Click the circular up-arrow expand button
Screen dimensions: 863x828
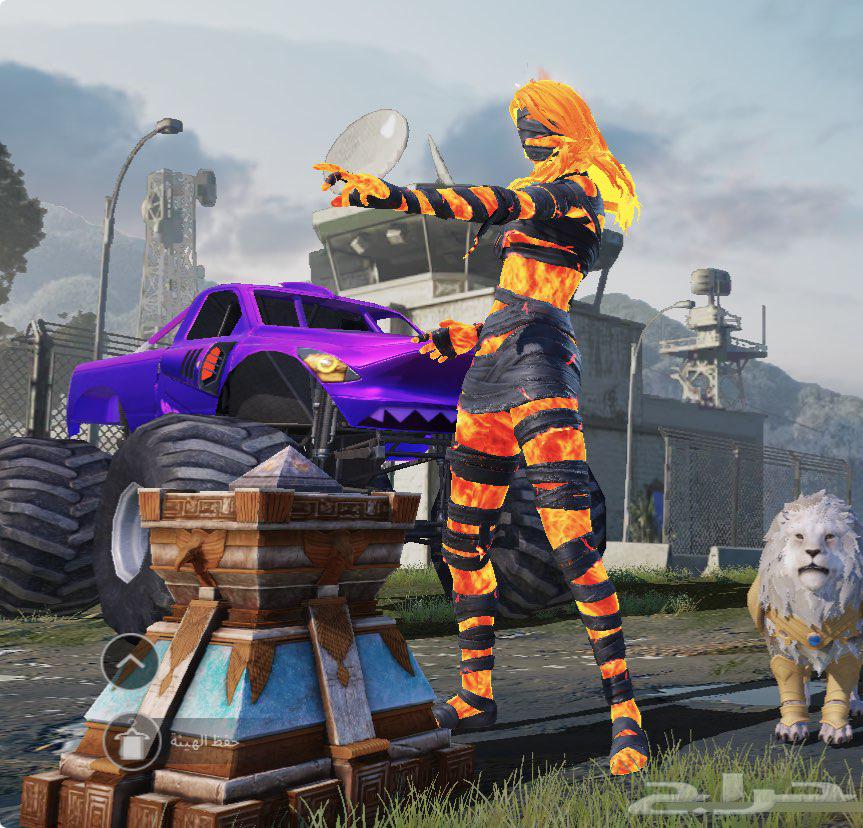coord(129,661)
